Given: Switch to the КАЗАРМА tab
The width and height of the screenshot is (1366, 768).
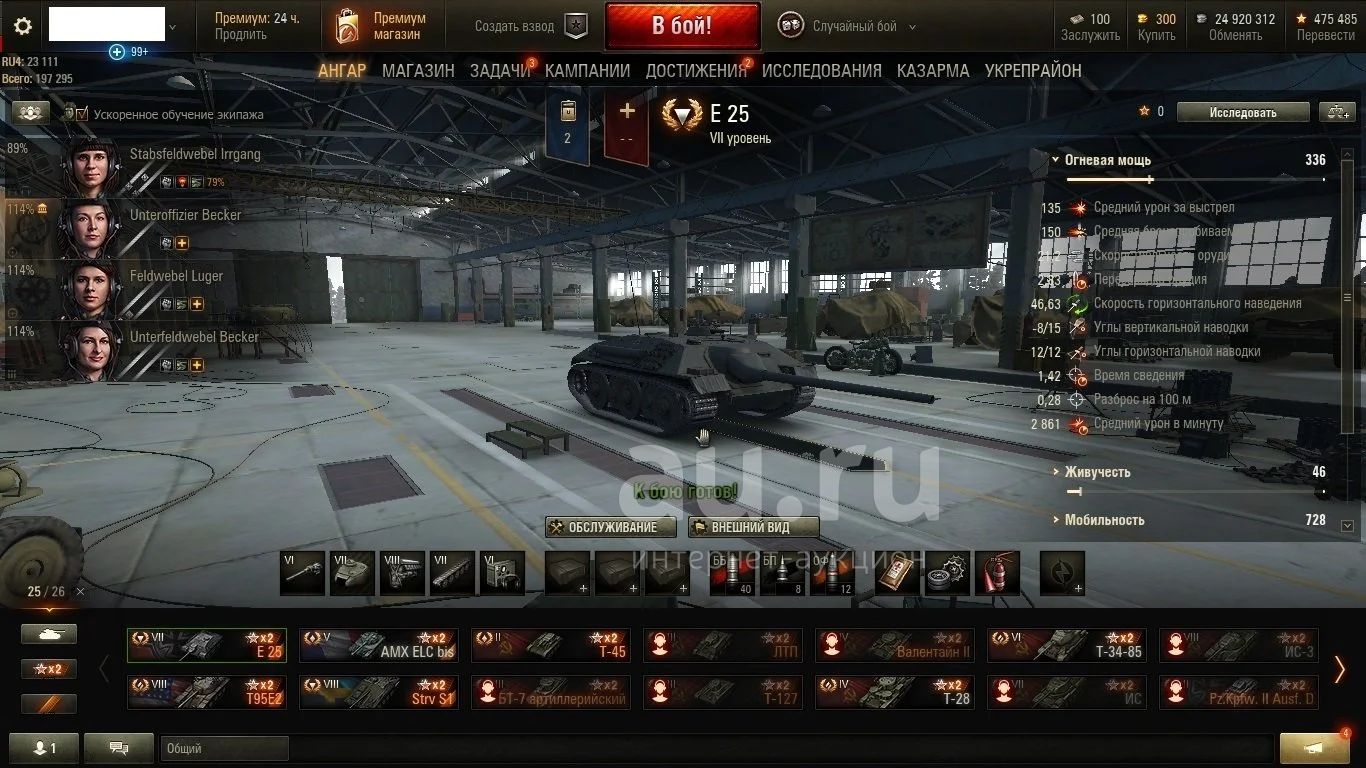Looking at the screenshot, I should (932, 71).
